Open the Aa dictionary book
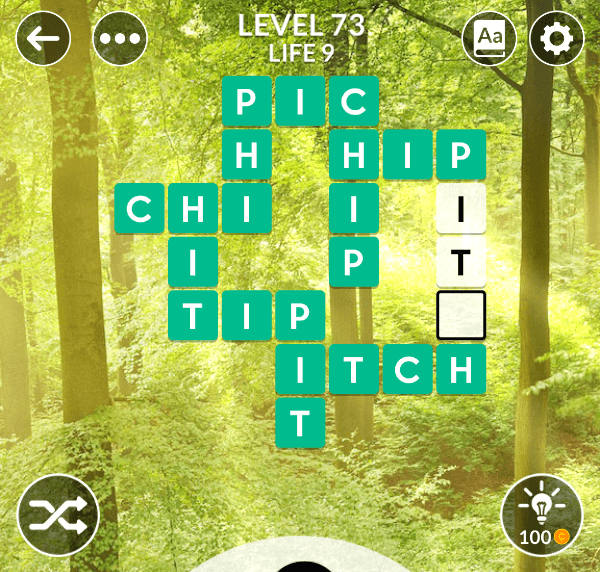 point(490,40)
